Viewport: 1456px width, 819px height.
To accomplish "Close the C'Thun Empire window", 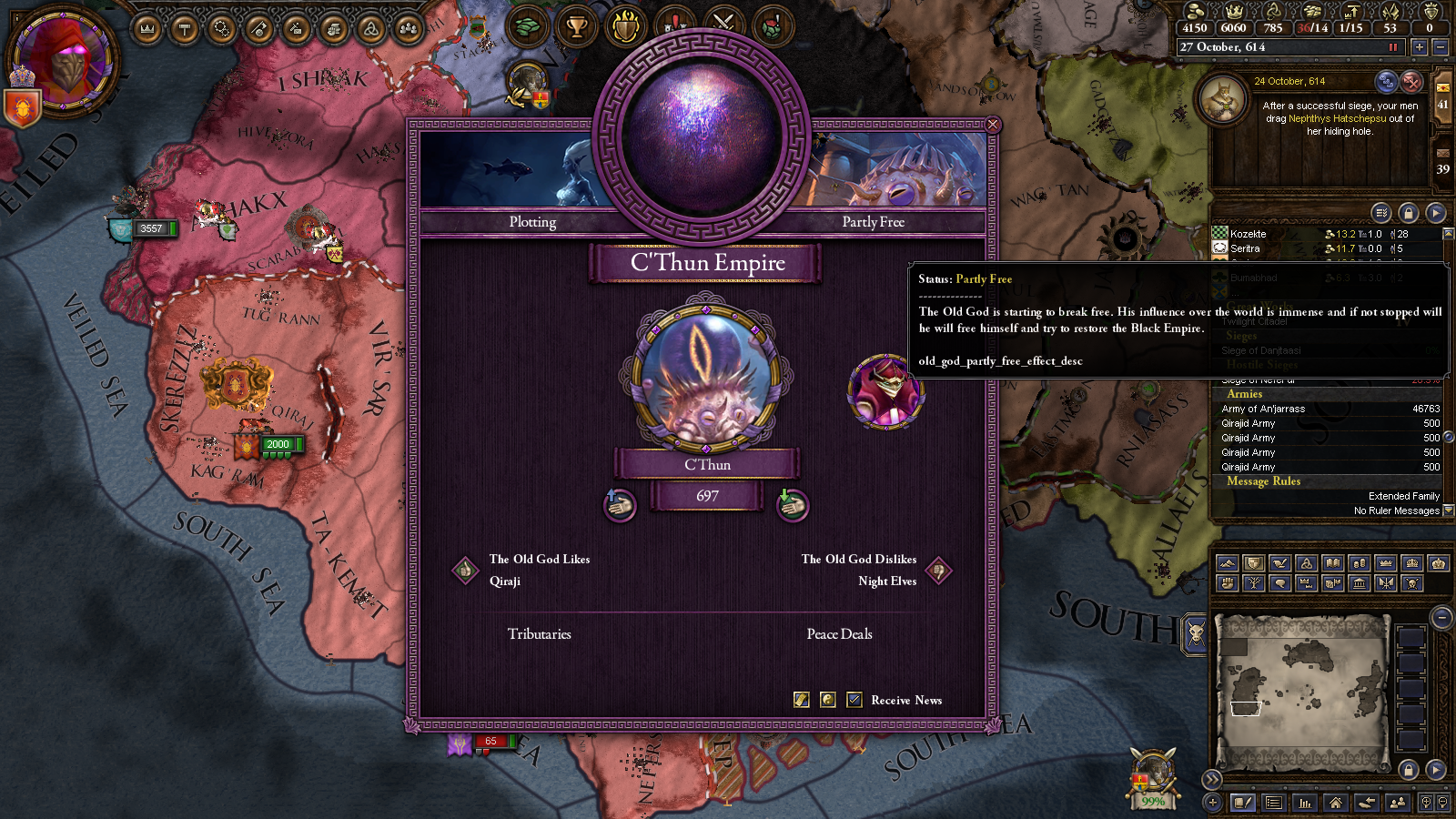I will 993,125.
